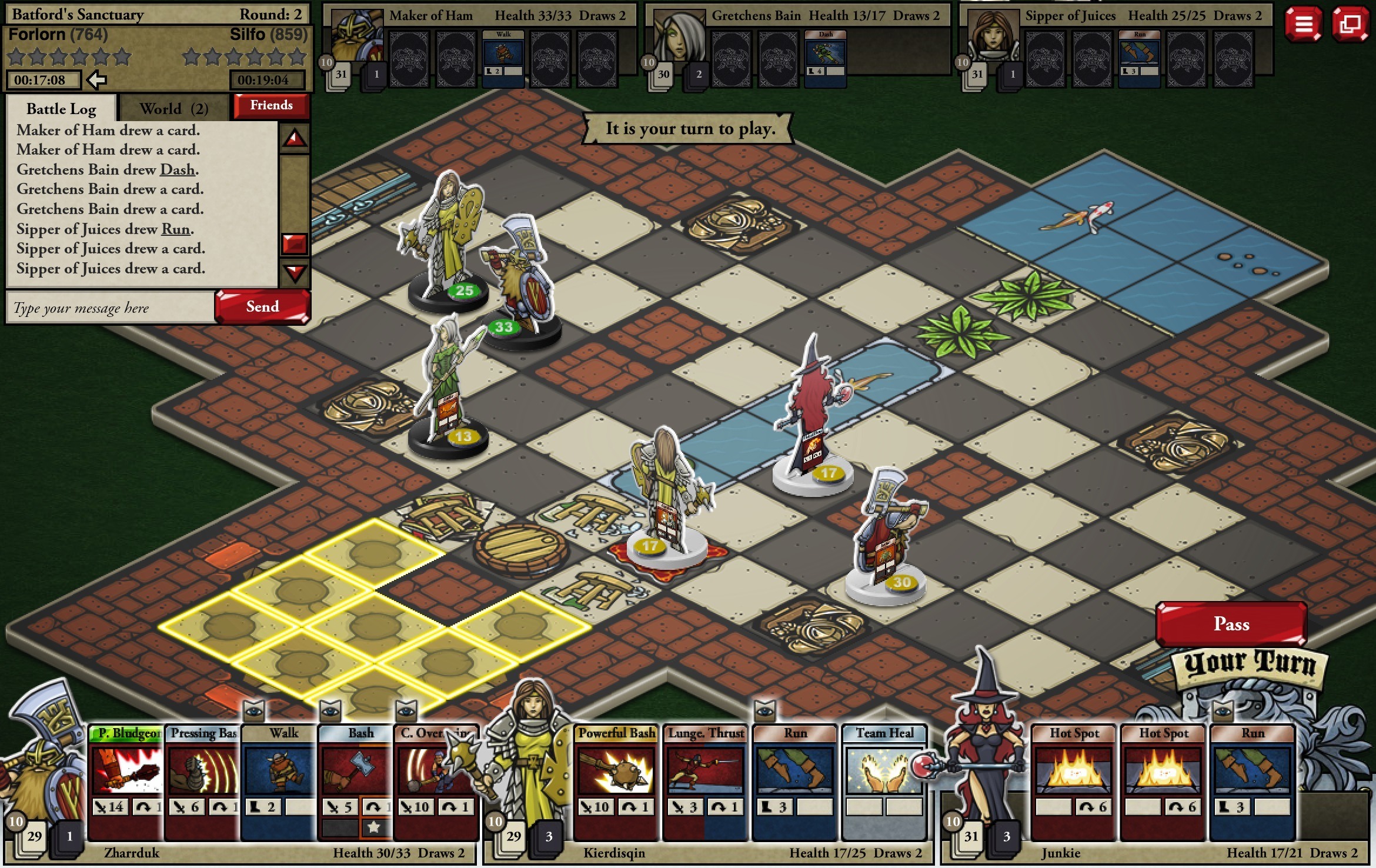This screenshot has height=868, width=1376.
Task: Click the chat message input field
Action: (x=109, y=307)
